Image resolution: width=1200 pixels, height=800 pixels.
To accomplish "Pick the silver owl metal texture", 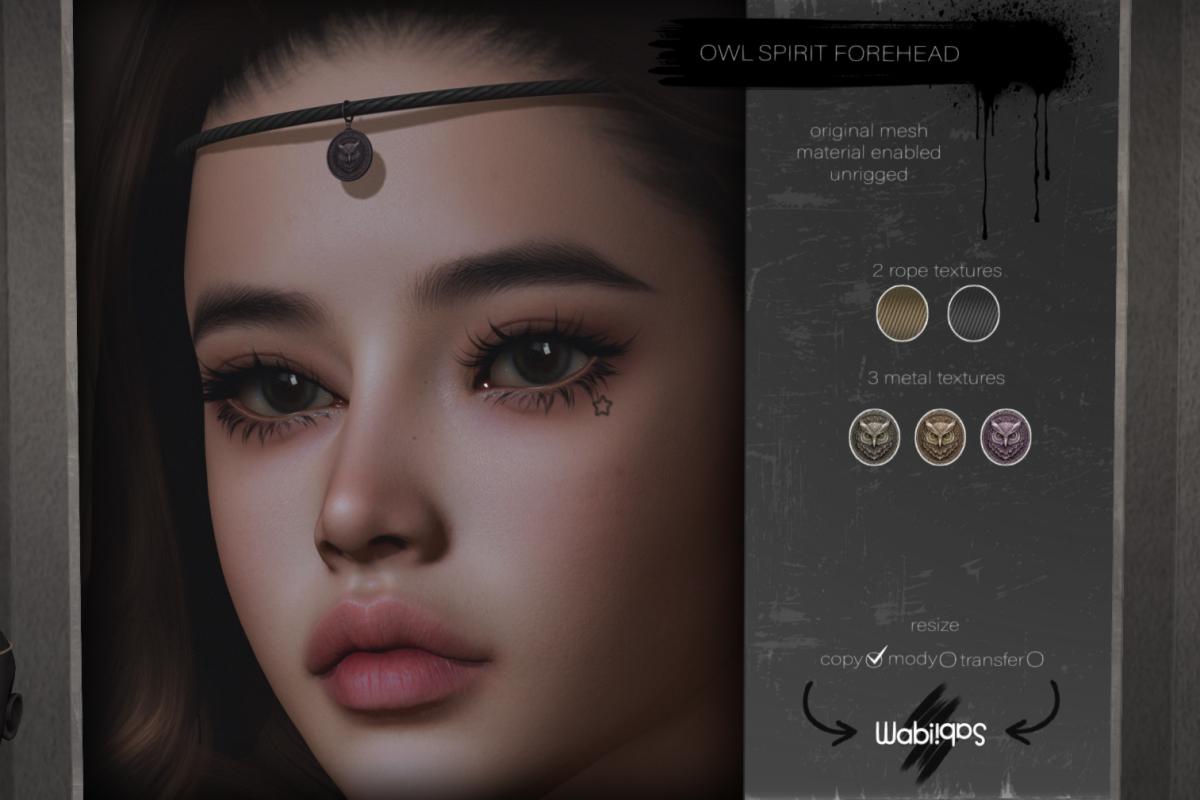I will 875,436.
